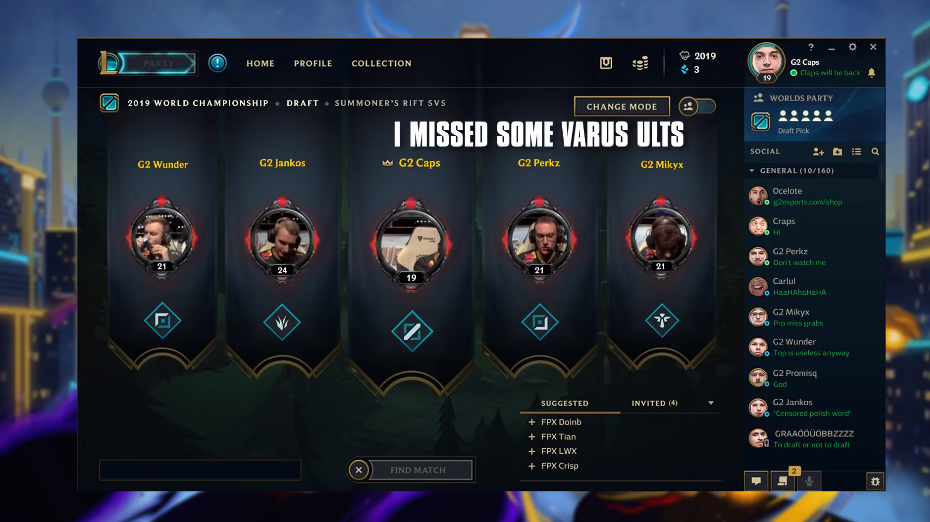Choose G2 Jankos's jungle role icon
The width and height of the screenshot is (930, 522).
pos(281,322)
